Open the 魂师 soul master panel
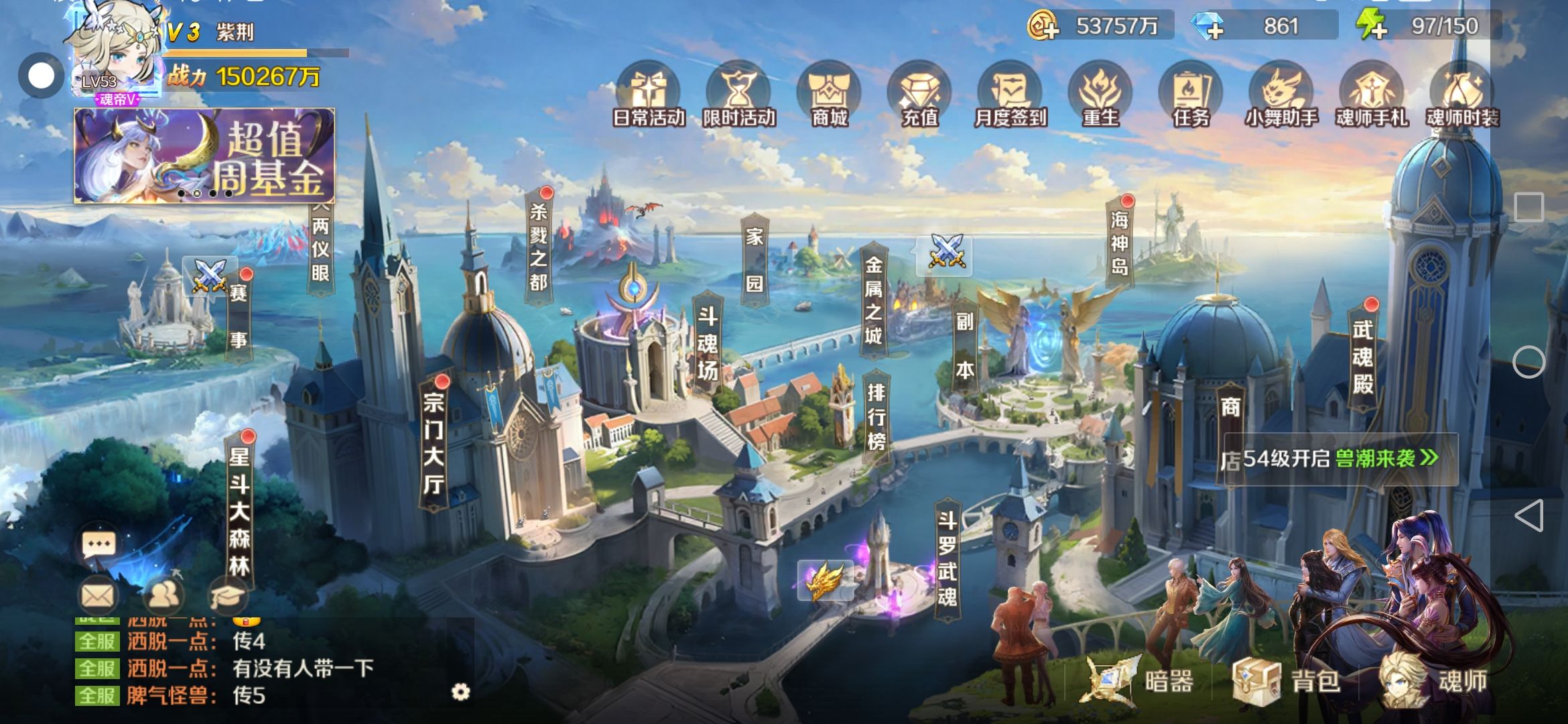This screenshot has width=1568, height=724. tap(1434, 681)
